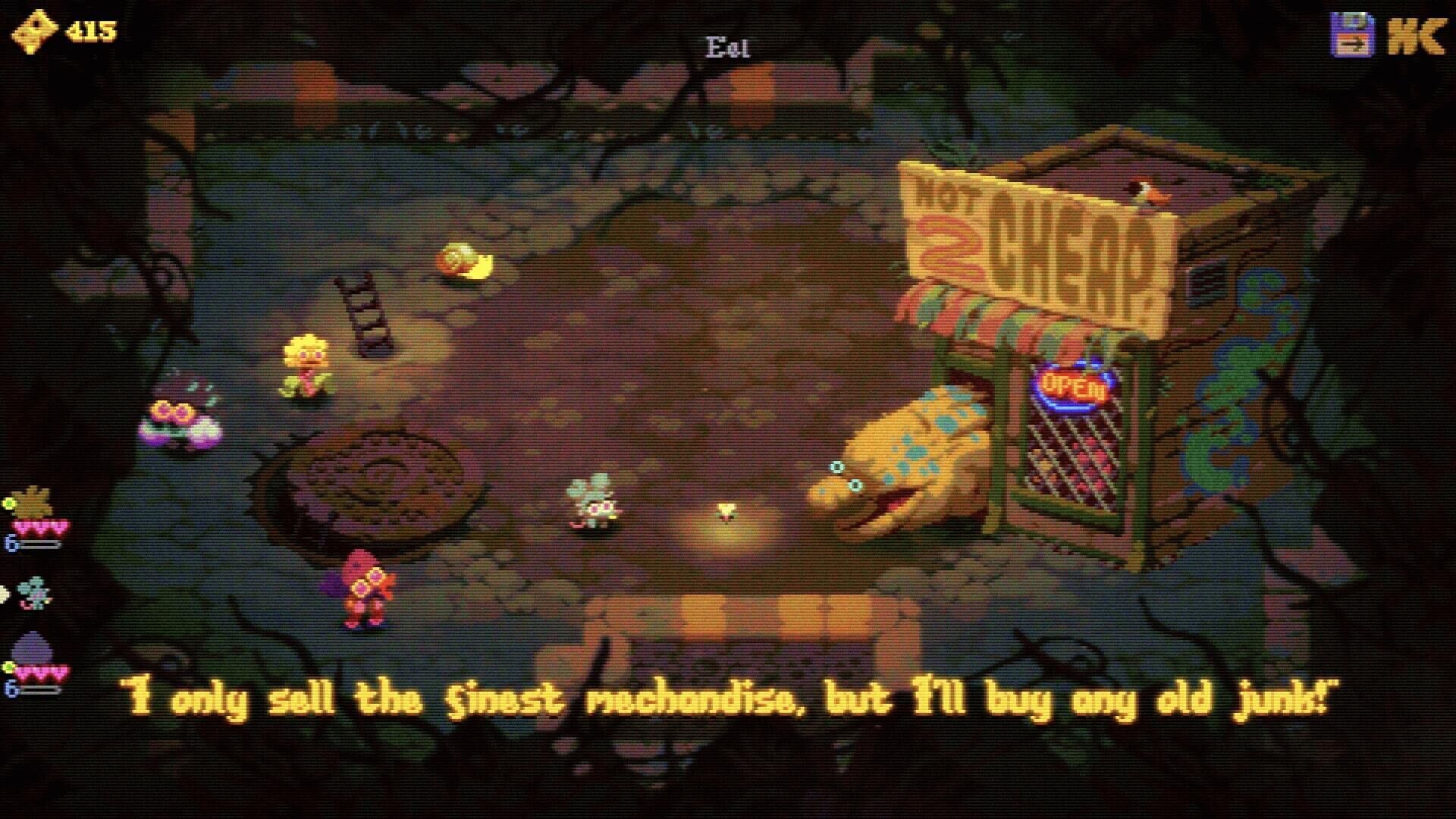Toggle the first heart of the flower companion
Viewport: 1456px width, 819px height.
(21, 526)
